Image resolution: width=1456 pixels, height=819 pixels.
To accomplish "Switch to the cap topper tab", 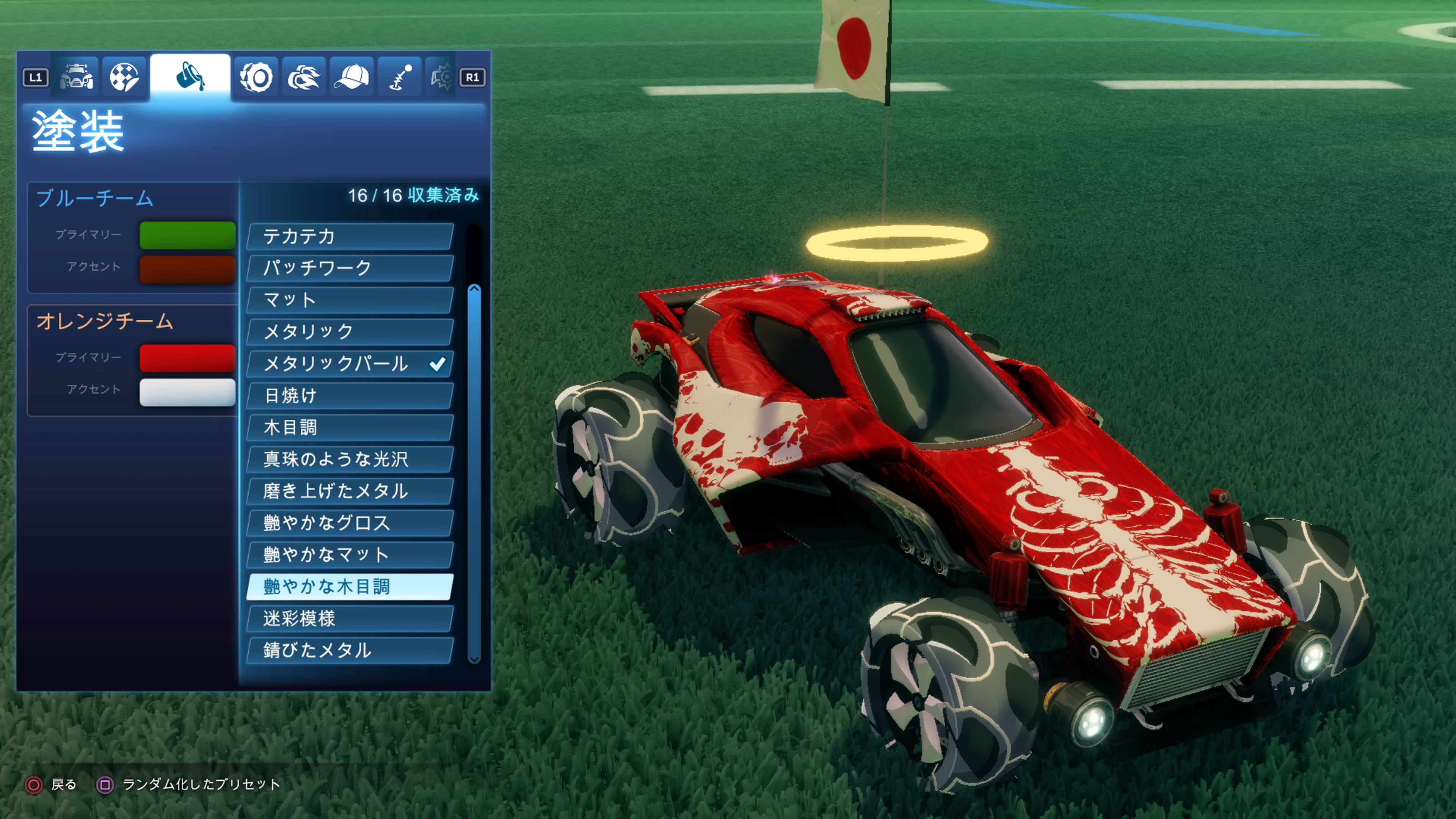I will tap(351, 77).
